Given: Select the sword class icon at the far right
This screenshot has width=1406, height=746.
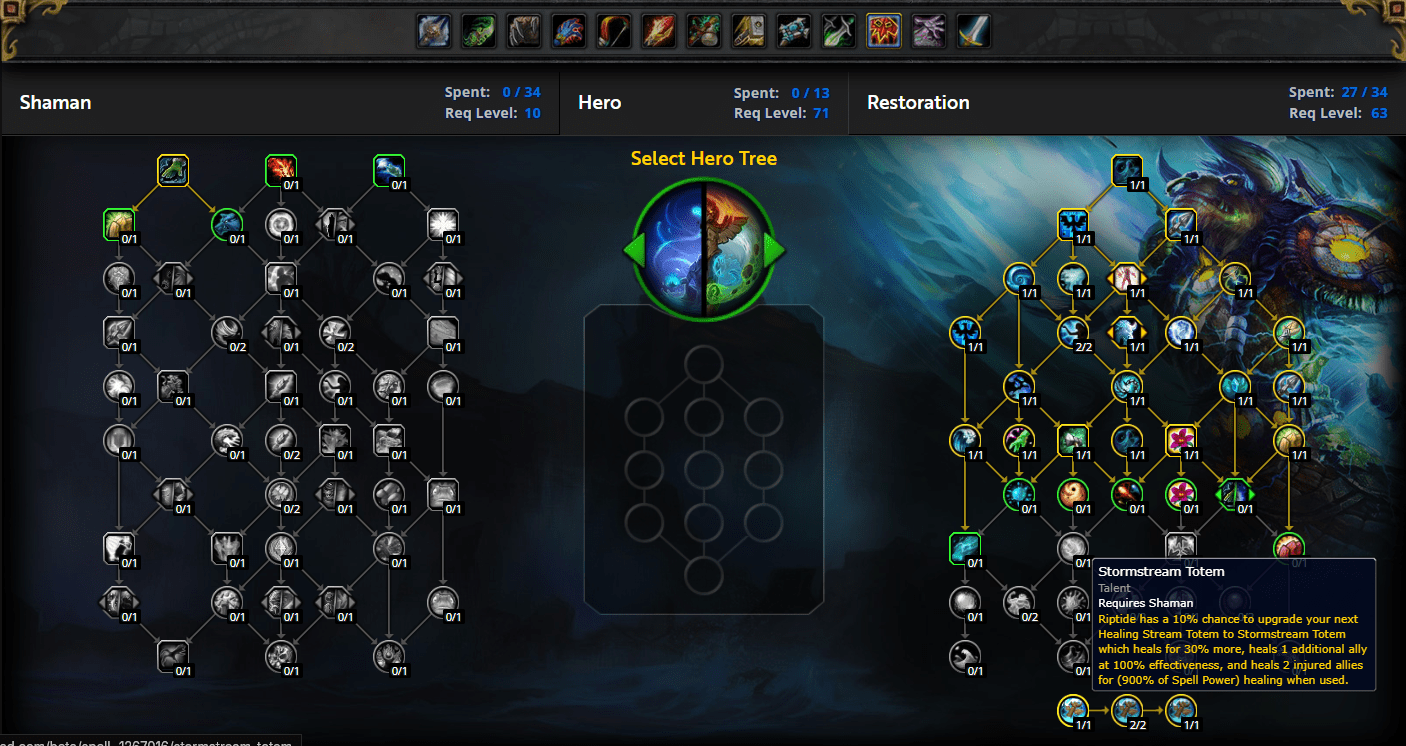Looking at the screenshot, I should (973, 30).
